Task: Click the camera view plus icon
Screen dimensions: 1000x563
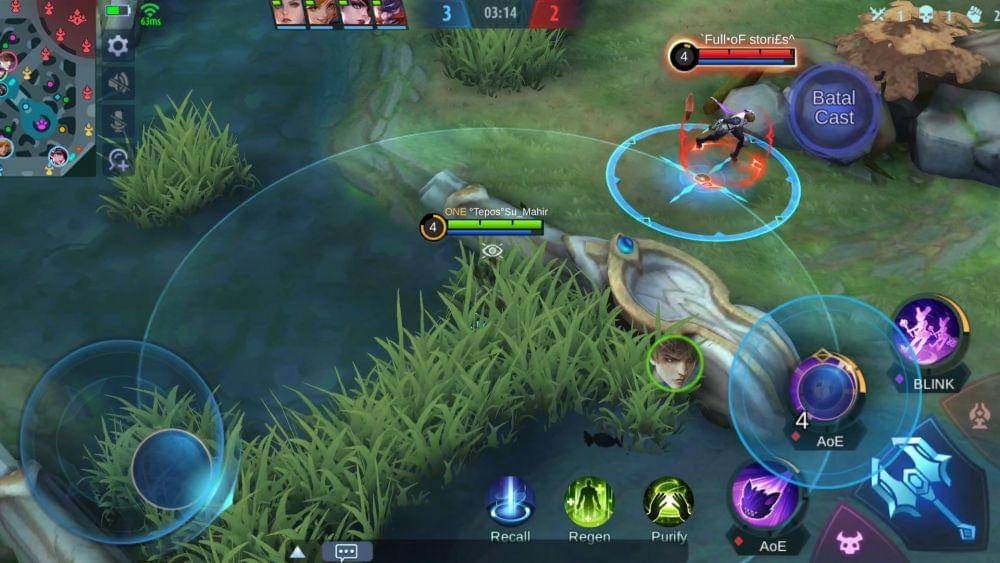Action: (118, 159)
